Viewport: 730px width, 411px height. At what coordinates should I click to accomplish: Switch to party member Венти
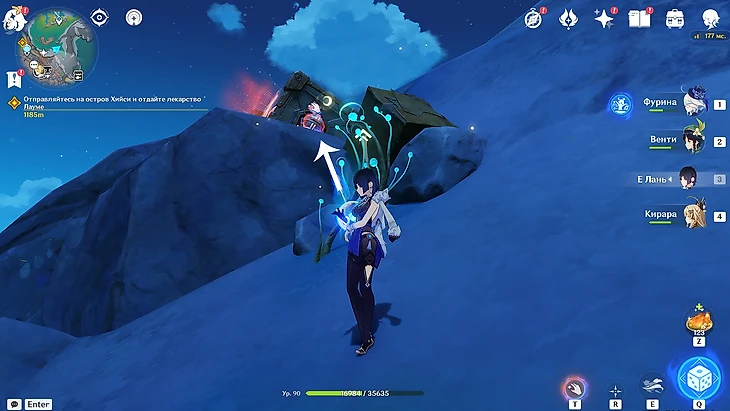[693, 140]
